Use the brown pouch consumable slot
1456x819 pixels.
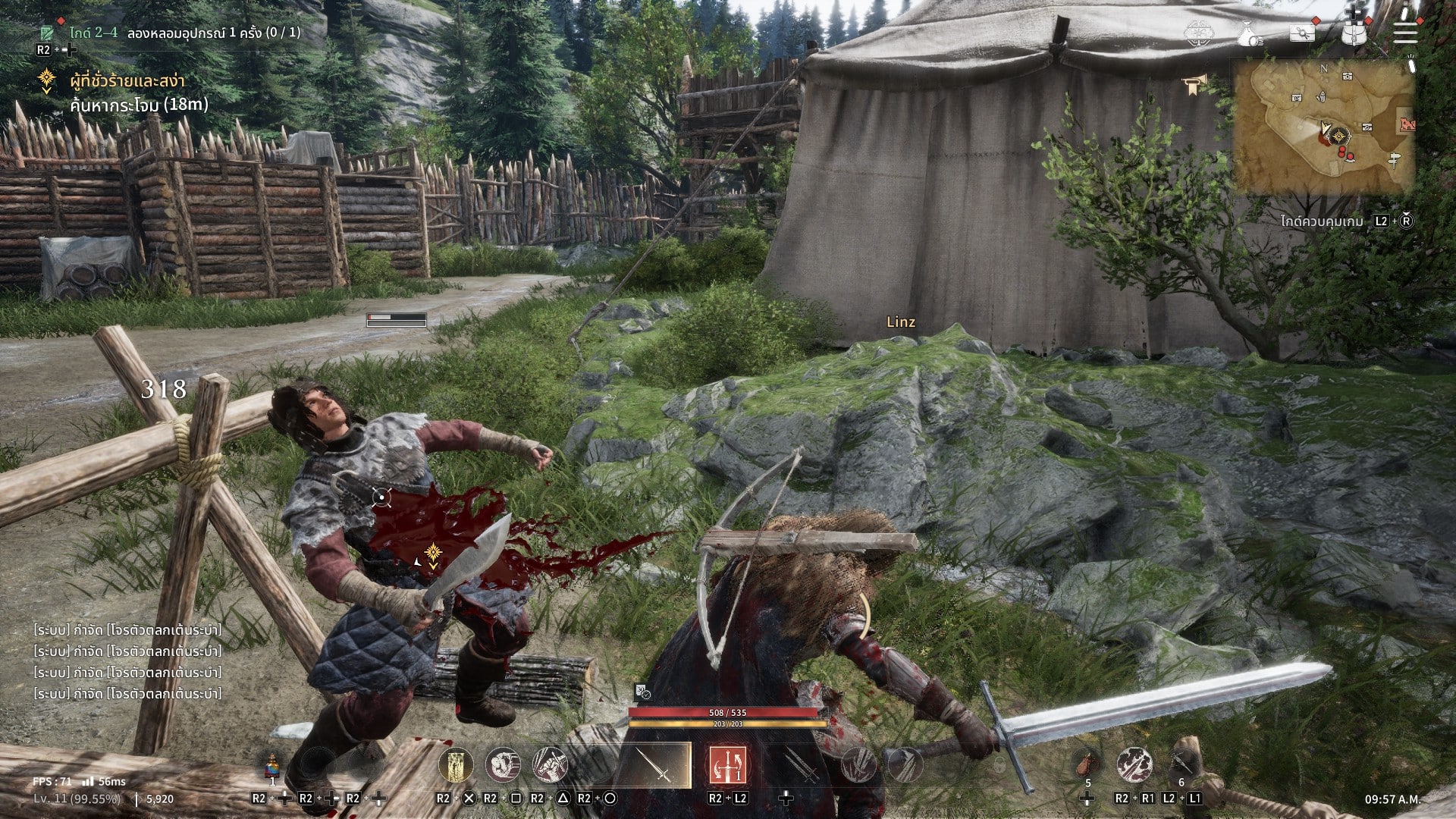click(1088, 764)
